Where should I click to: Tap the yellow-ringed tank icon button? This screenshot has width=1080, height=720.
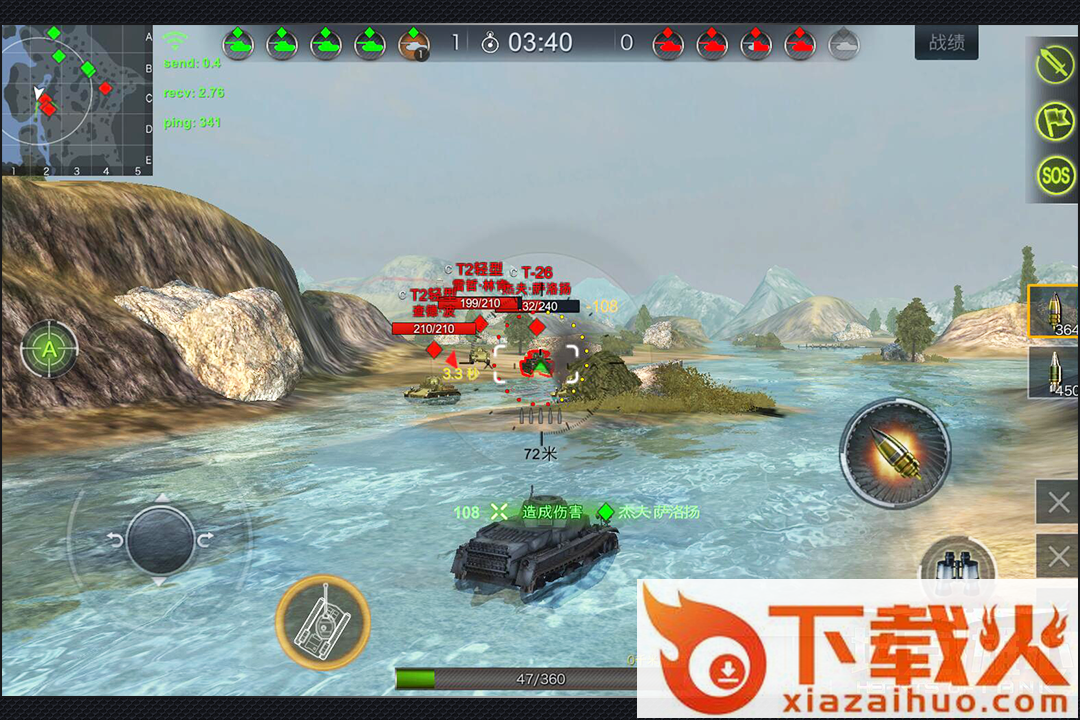click(322, 622)
